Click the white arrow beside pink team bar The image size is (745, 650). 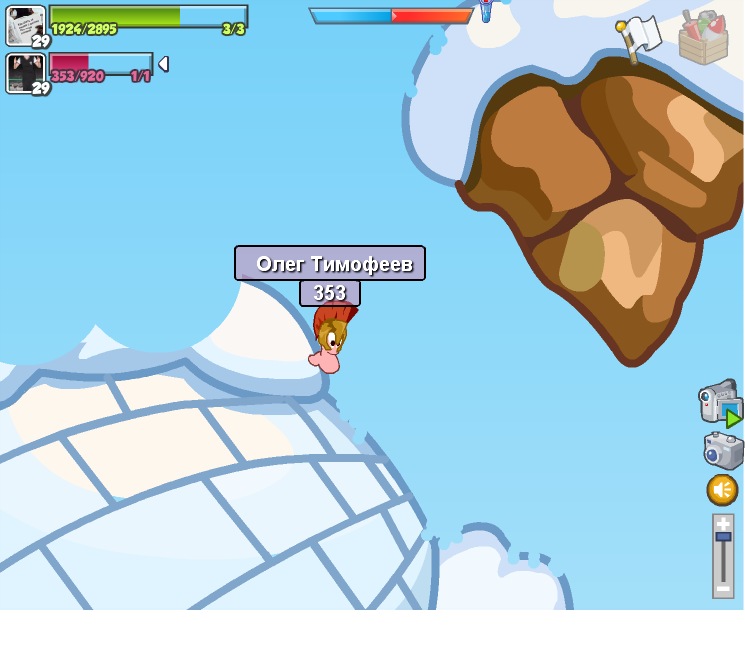pyautogui.click(x=163, y=64)
